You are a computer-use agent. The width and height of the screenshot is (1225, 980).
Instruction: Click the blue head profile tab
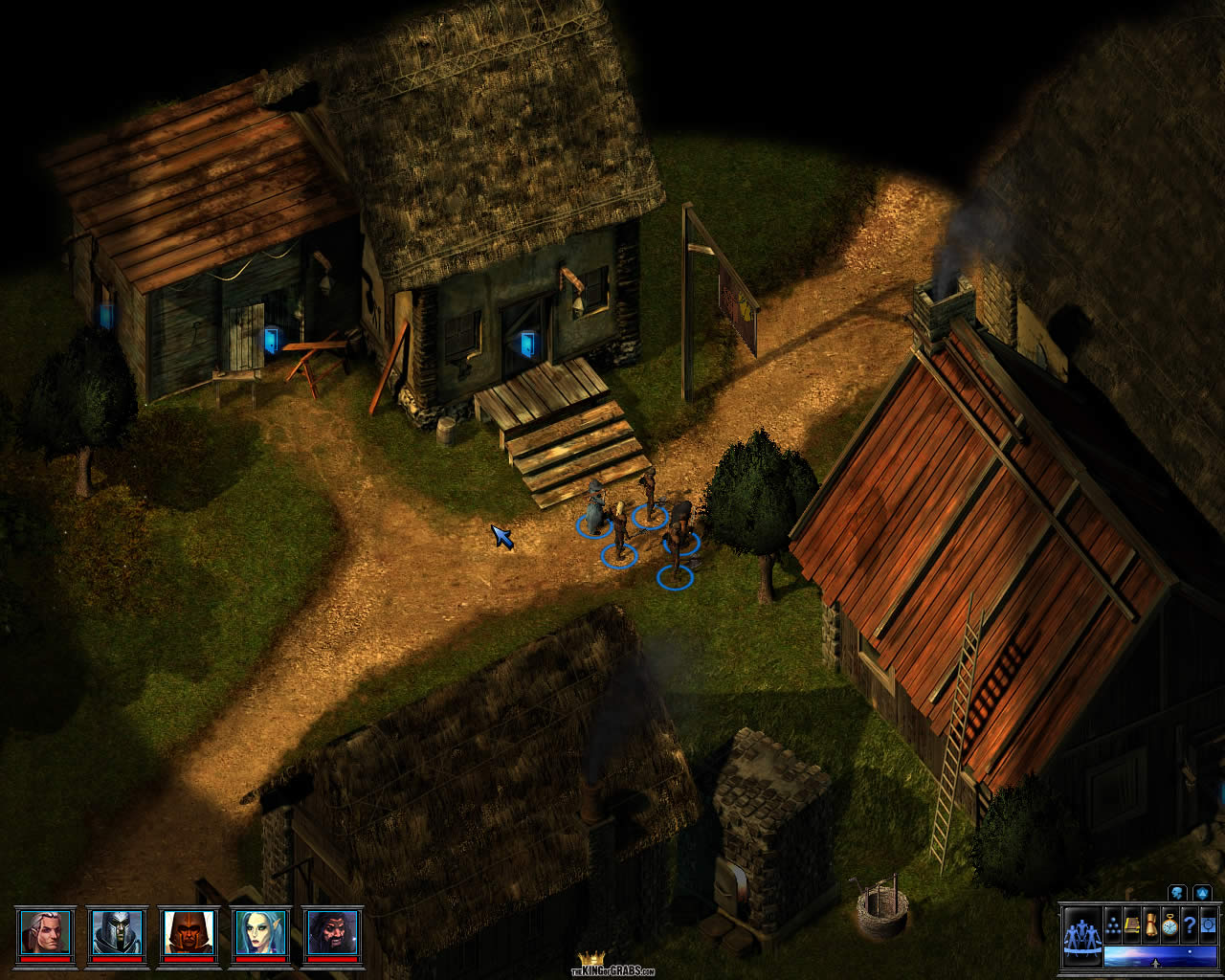[x=1178, y=893]
